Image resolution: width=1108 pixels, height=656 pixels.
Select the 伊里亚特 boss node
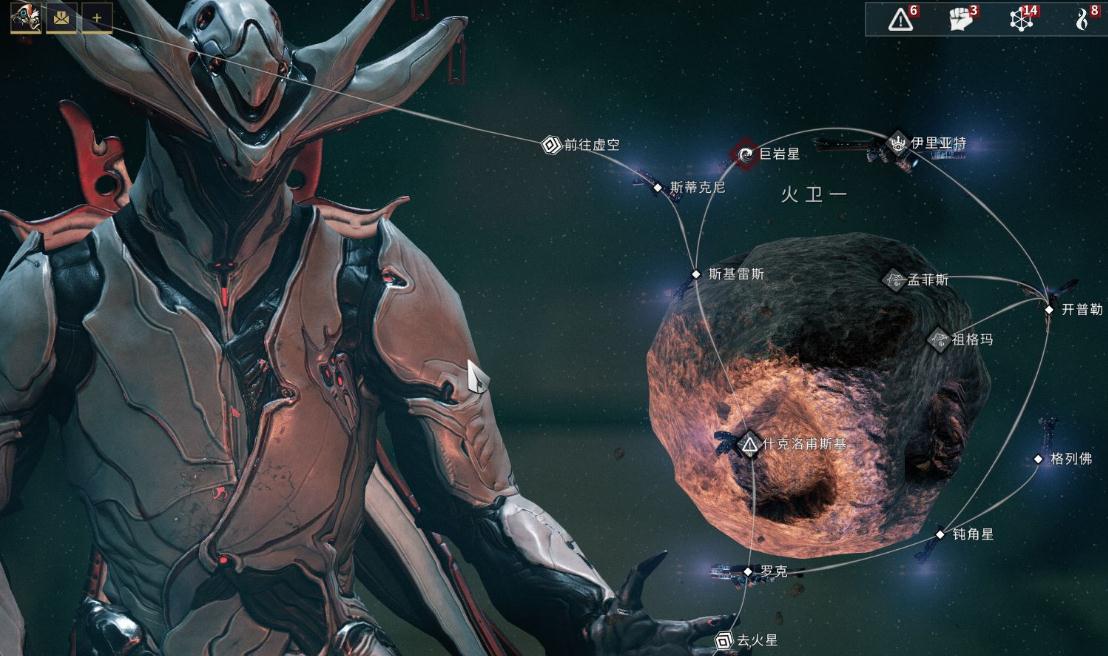click(897, 144)
